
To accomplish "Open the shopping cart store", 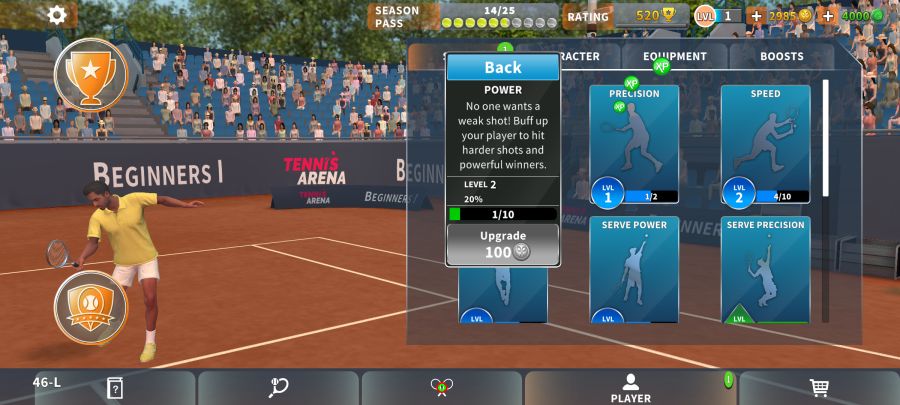I will 818,388.
